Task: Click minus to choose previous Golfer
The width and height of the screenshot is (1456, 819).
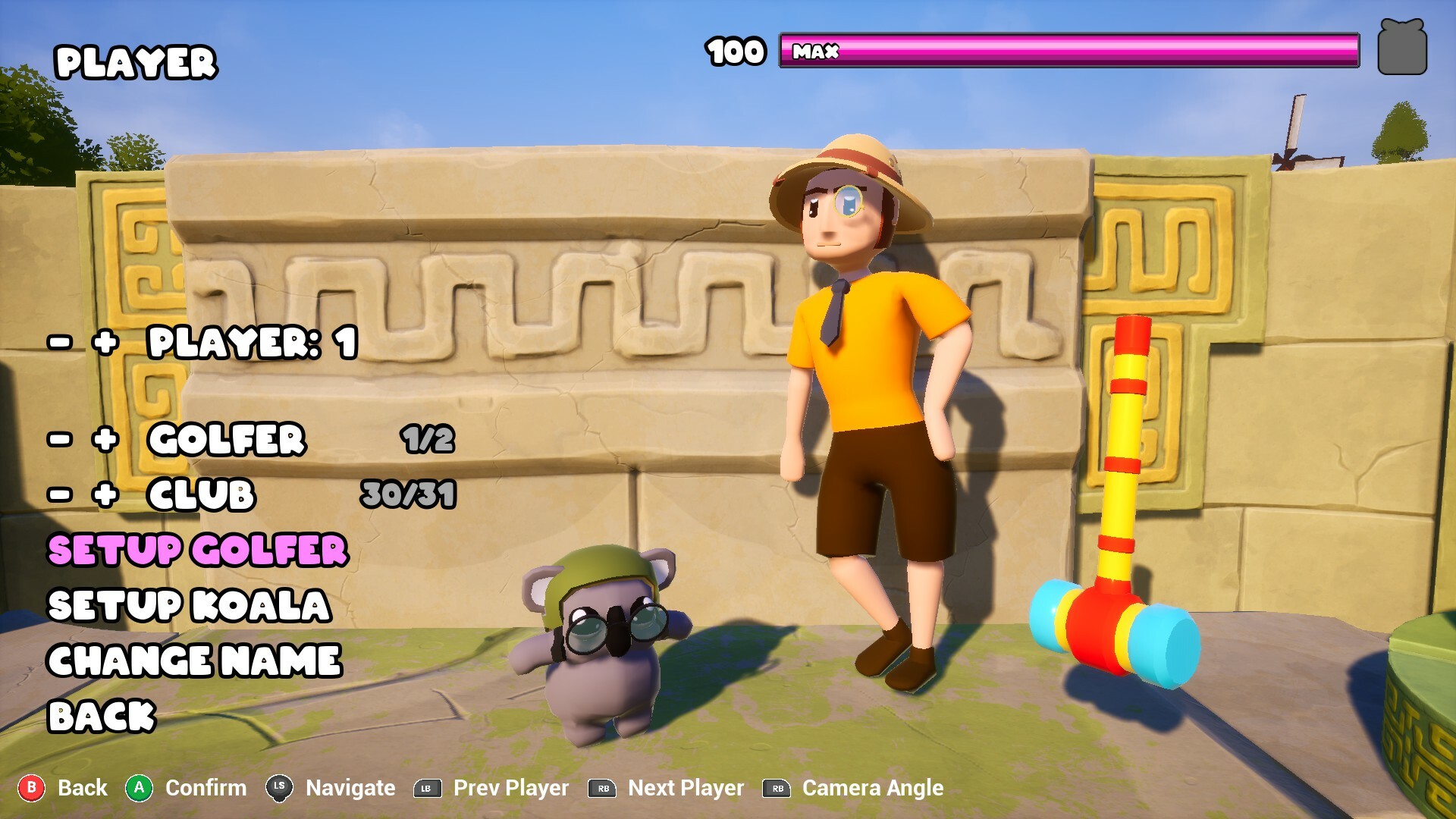Action: [59, 440]
